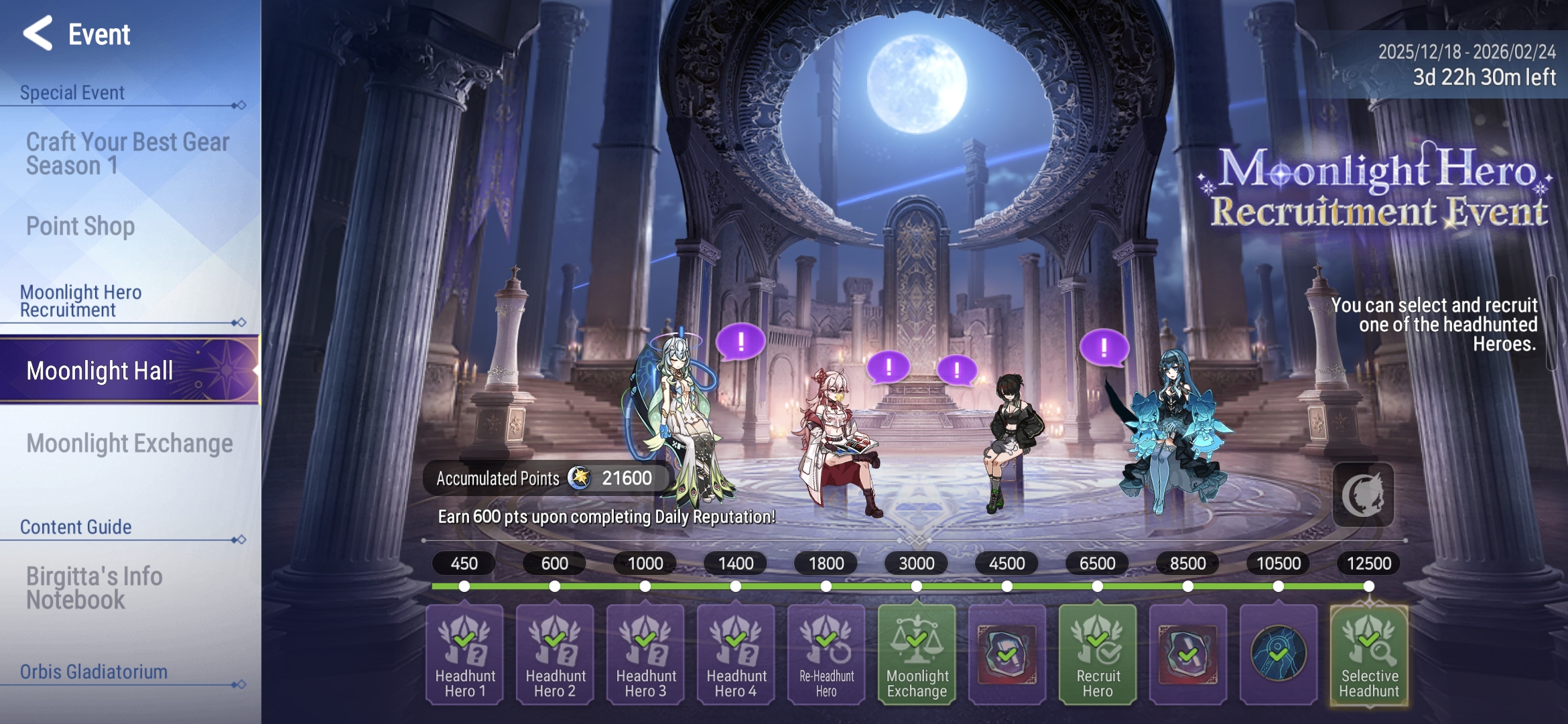Open the Point Shop event
The height and width of the screenshot is (724, 1568).
tap(80, 227)
